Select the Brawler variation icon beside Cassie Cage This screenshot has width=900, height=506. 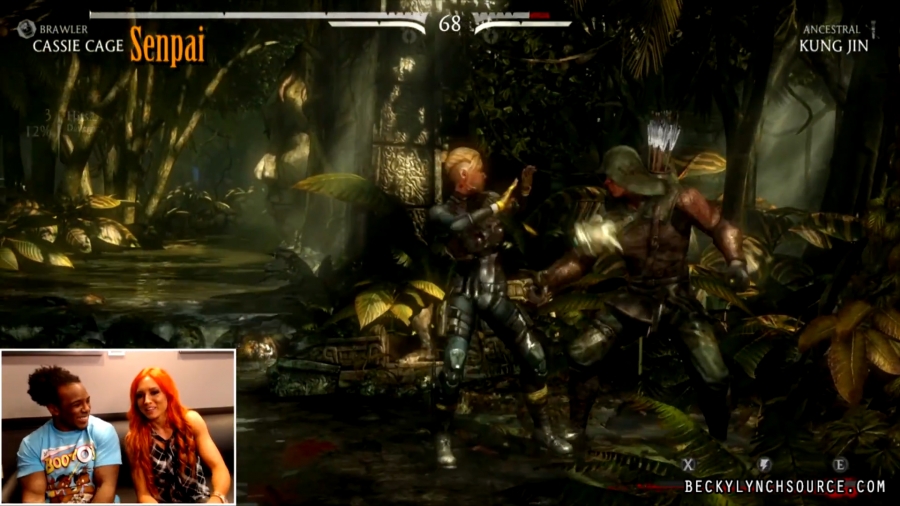tap(26, 30)
